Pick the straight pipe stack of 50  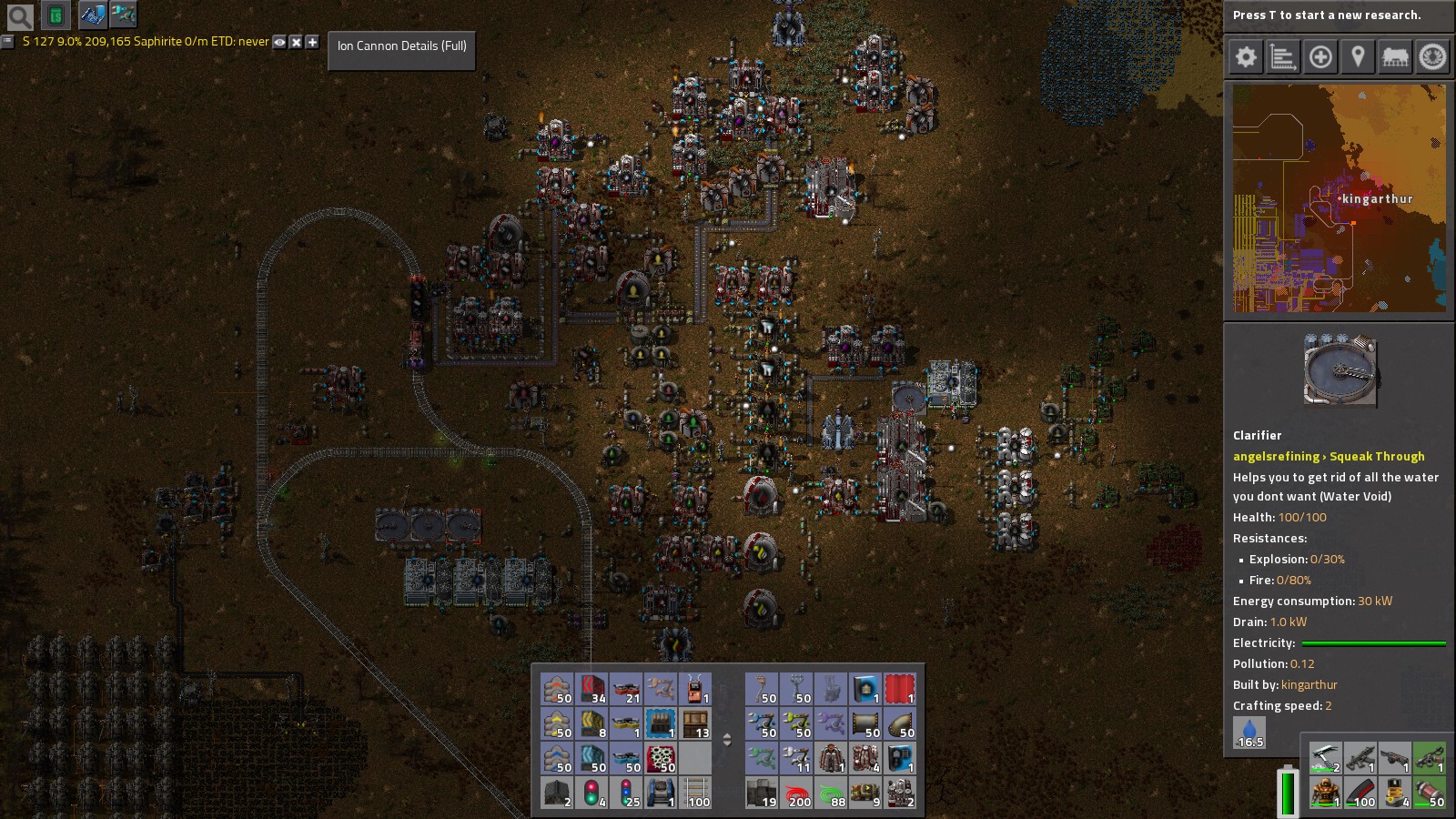pos(865,724)
